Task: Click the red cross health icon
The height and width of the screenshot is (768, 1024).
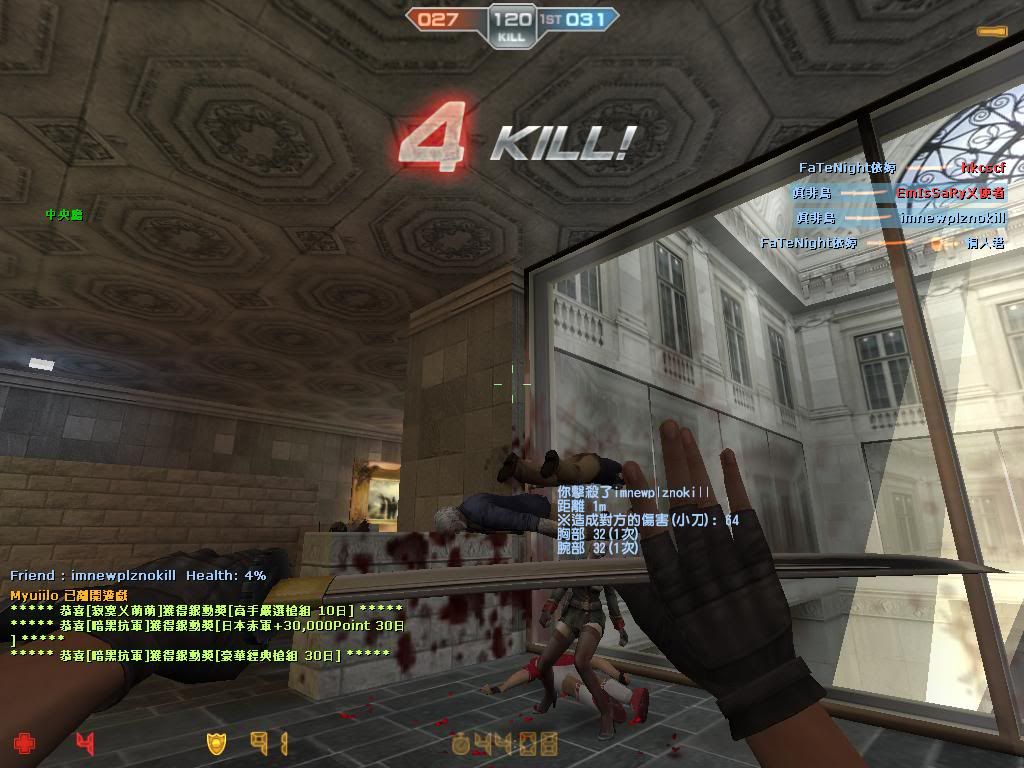Action: (x=23, y=743)
